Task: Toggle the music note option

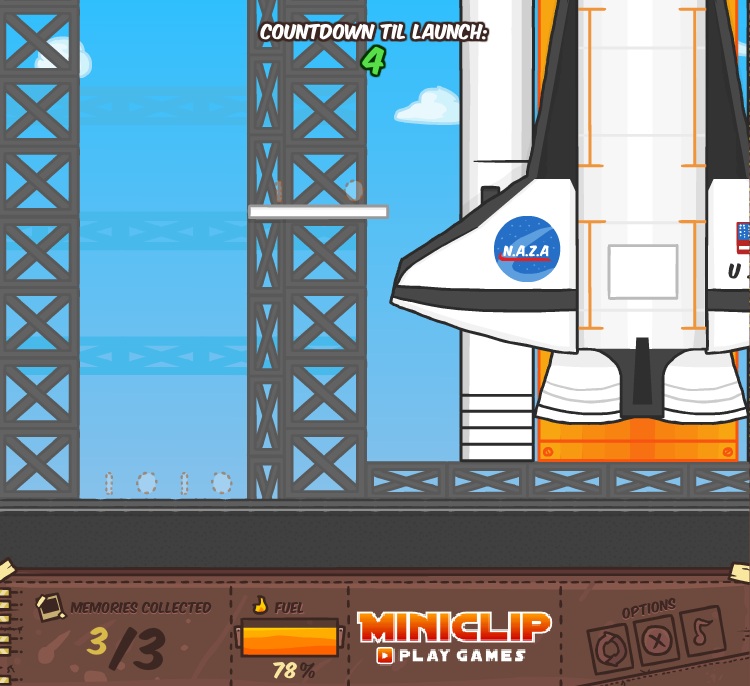Action: click(702, 631)
